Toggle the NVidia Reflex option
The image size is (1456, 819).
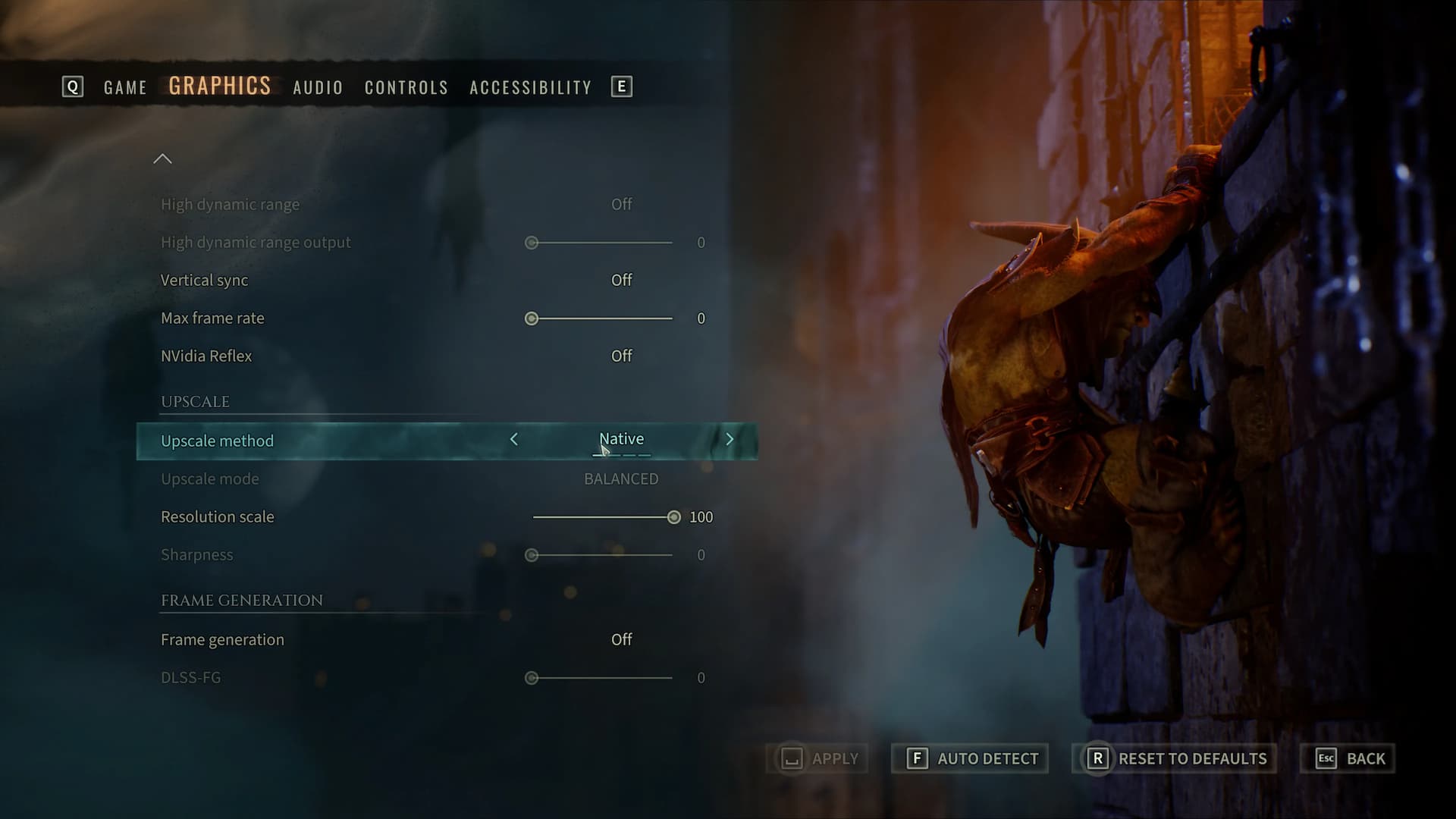[621, 356]
